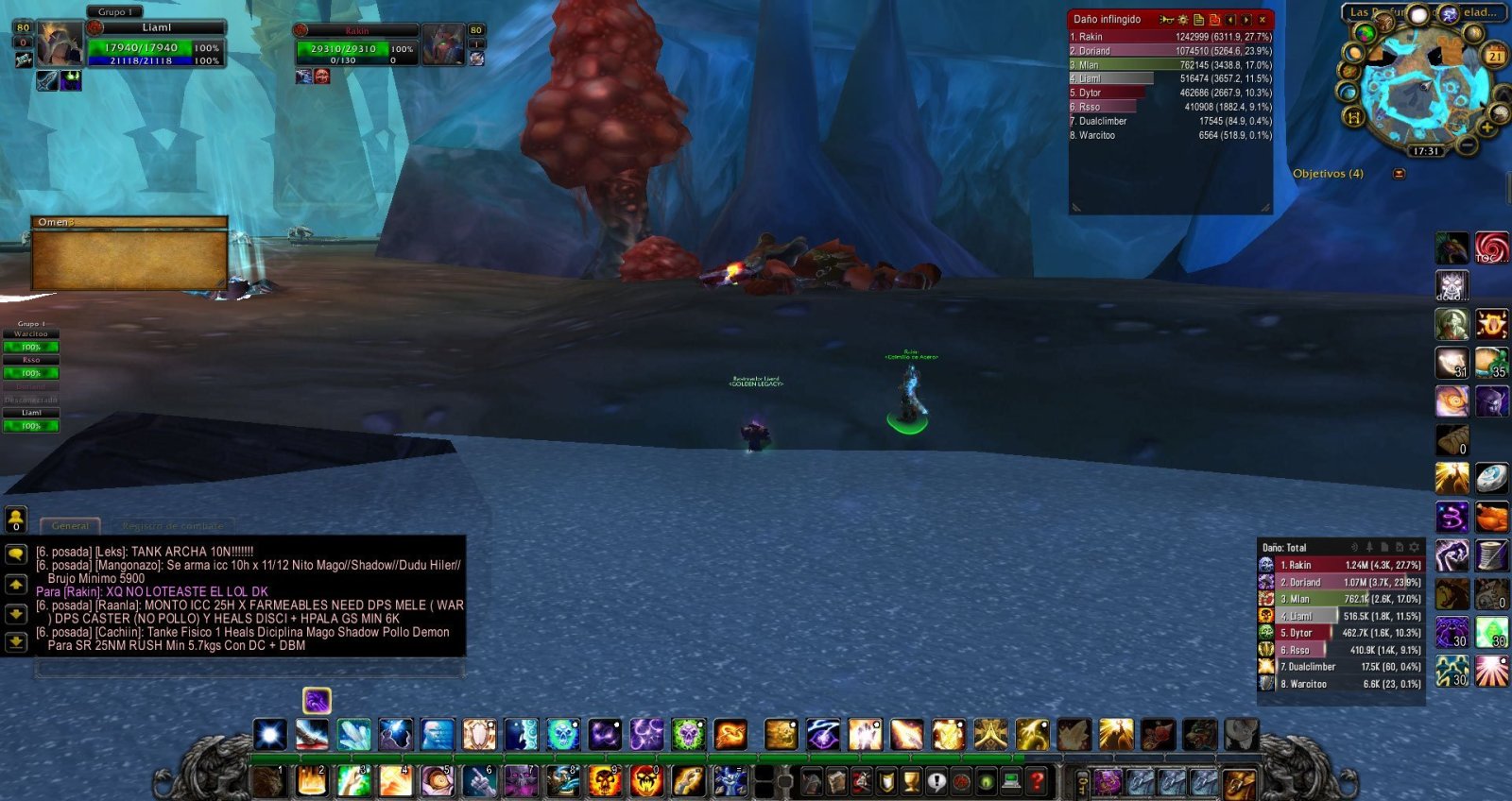Open the calendar from the minimap
This screenshot has width=1512, height=801.
point(1495,53)
